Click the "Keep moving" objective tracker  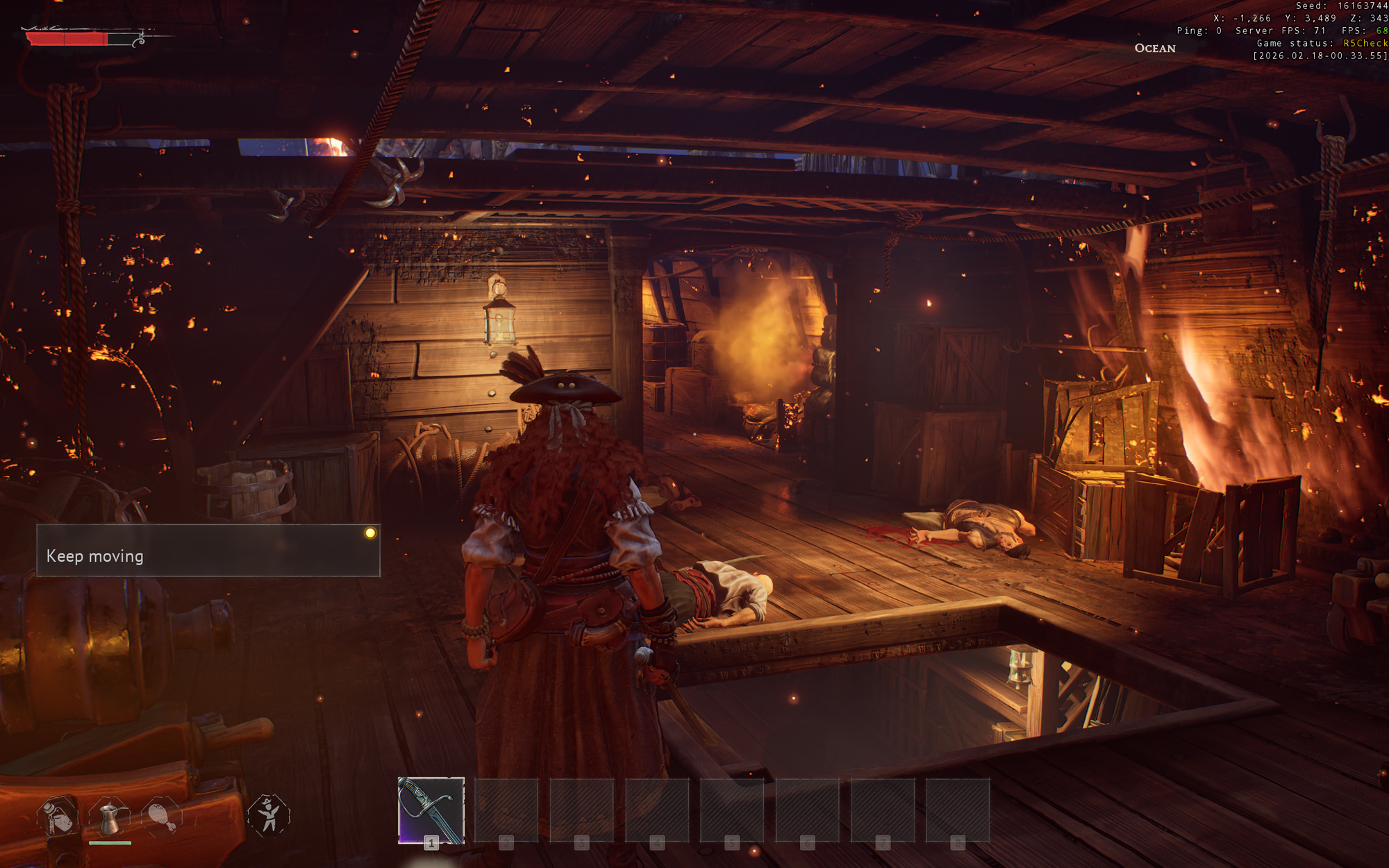[x=208, y=551]
